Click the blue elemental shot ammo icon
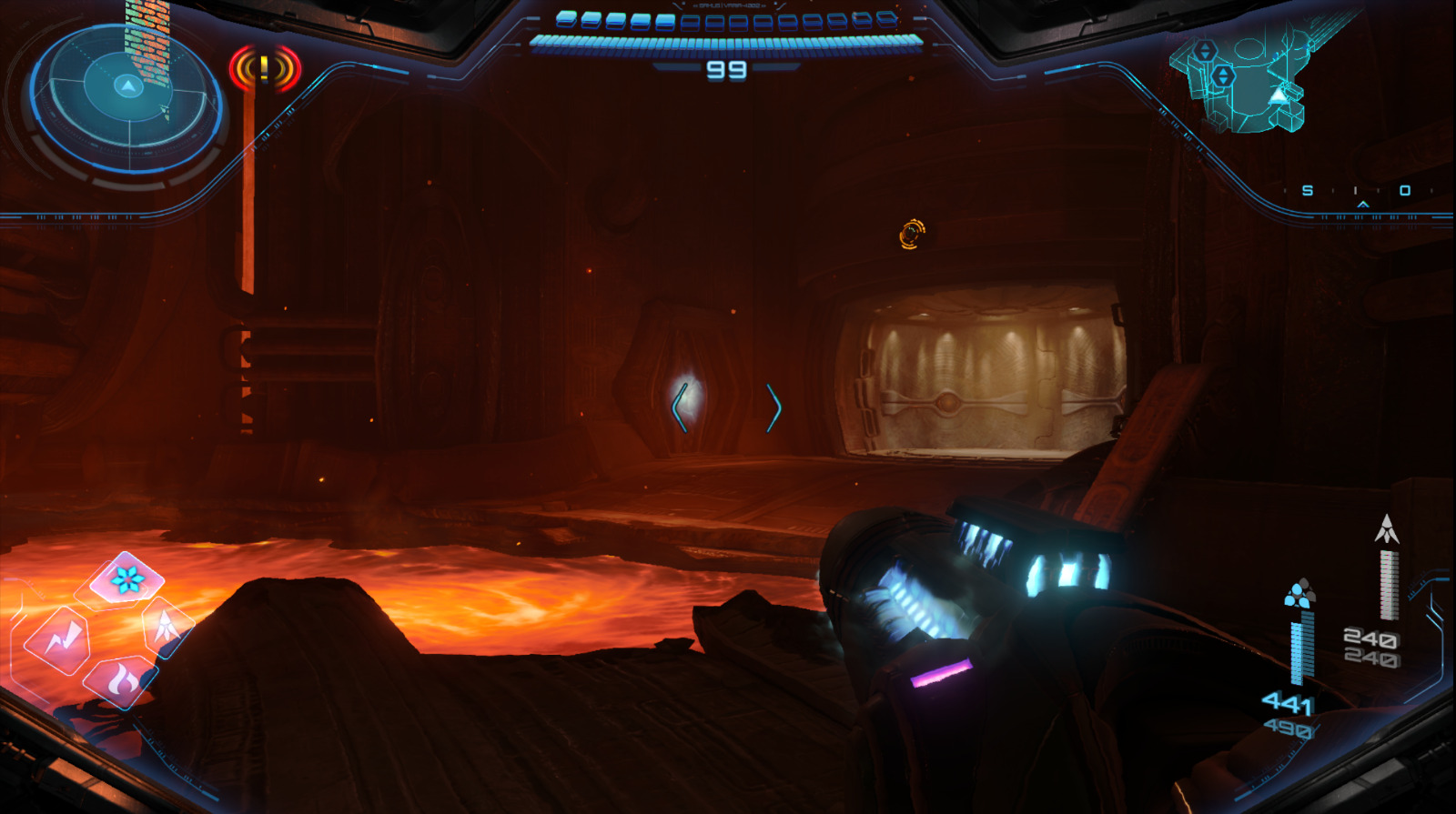 1299,594
